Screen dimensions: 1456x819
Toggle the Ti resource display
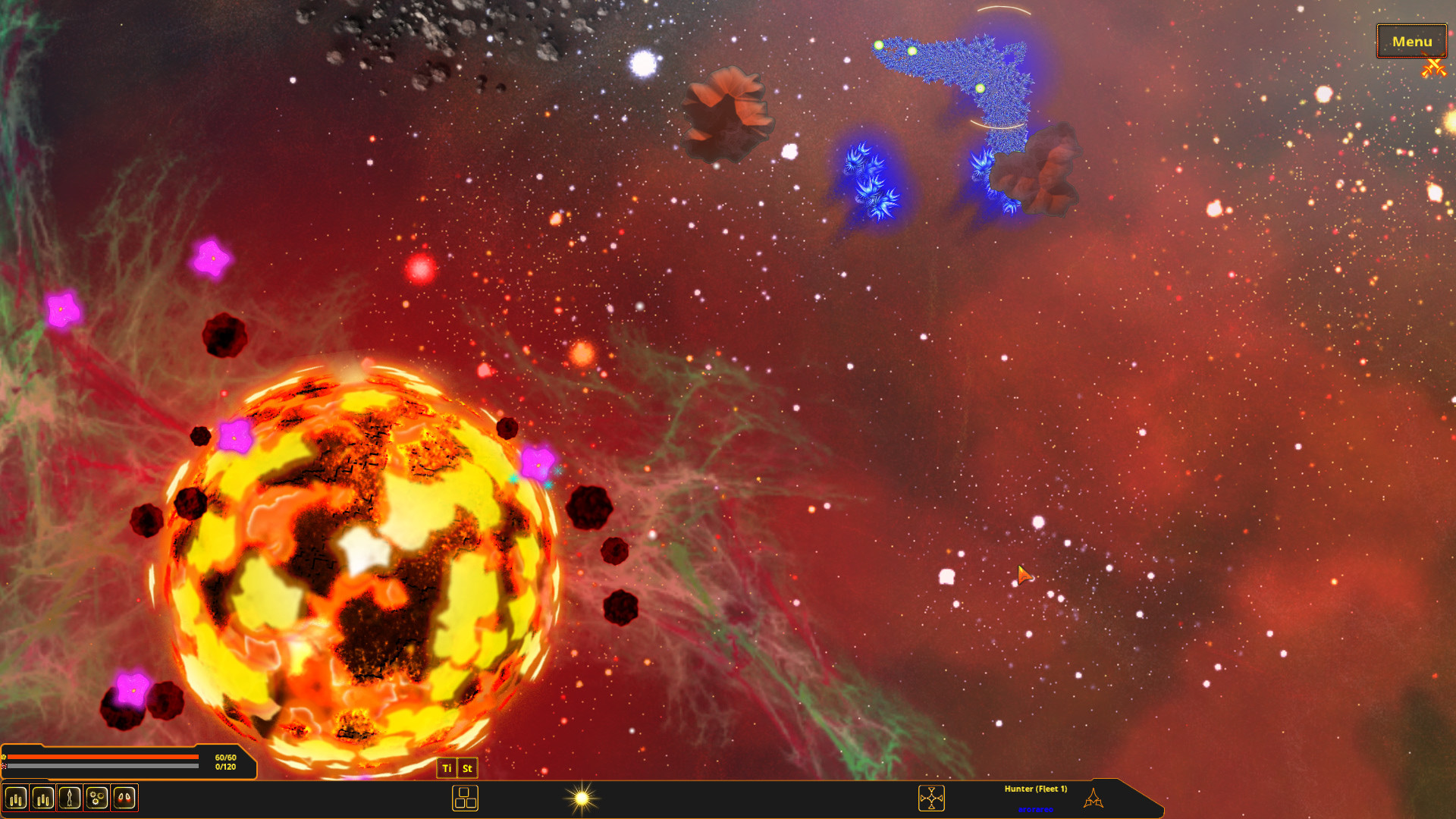tap(447, 768)
